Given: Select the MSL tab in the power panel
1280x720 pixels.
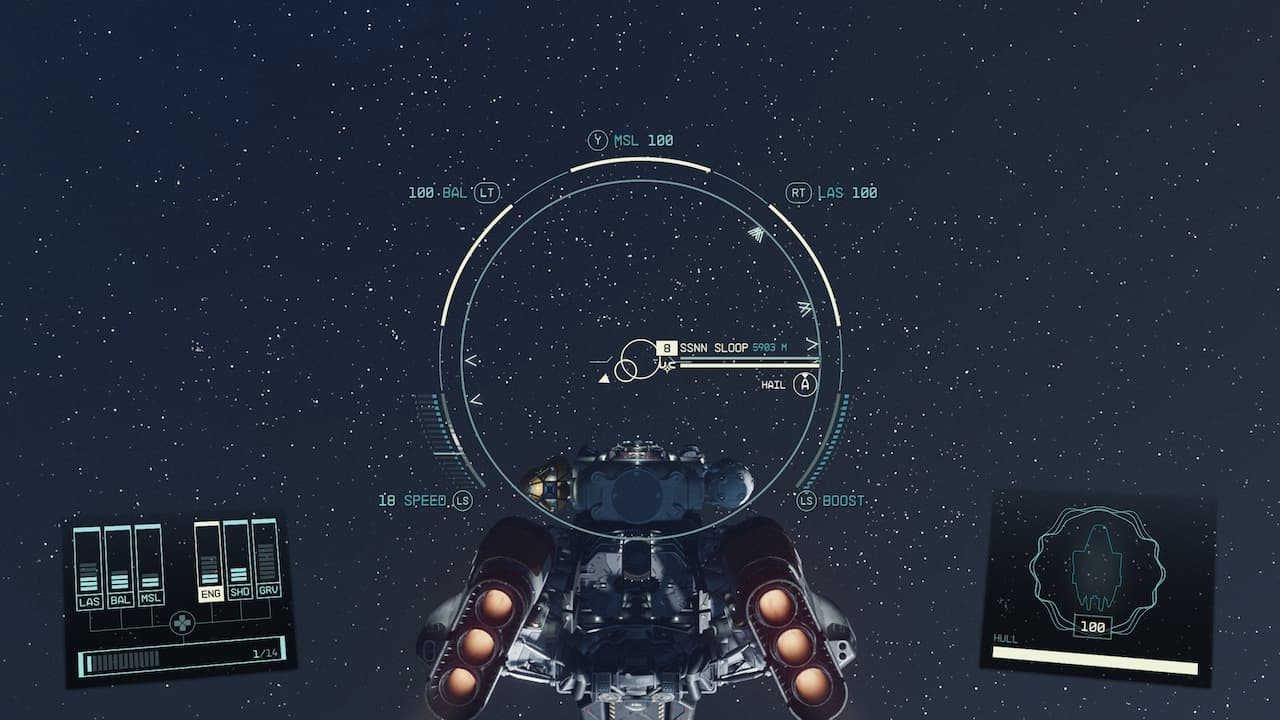Looking at the screenshot, I should click(151, 599).
